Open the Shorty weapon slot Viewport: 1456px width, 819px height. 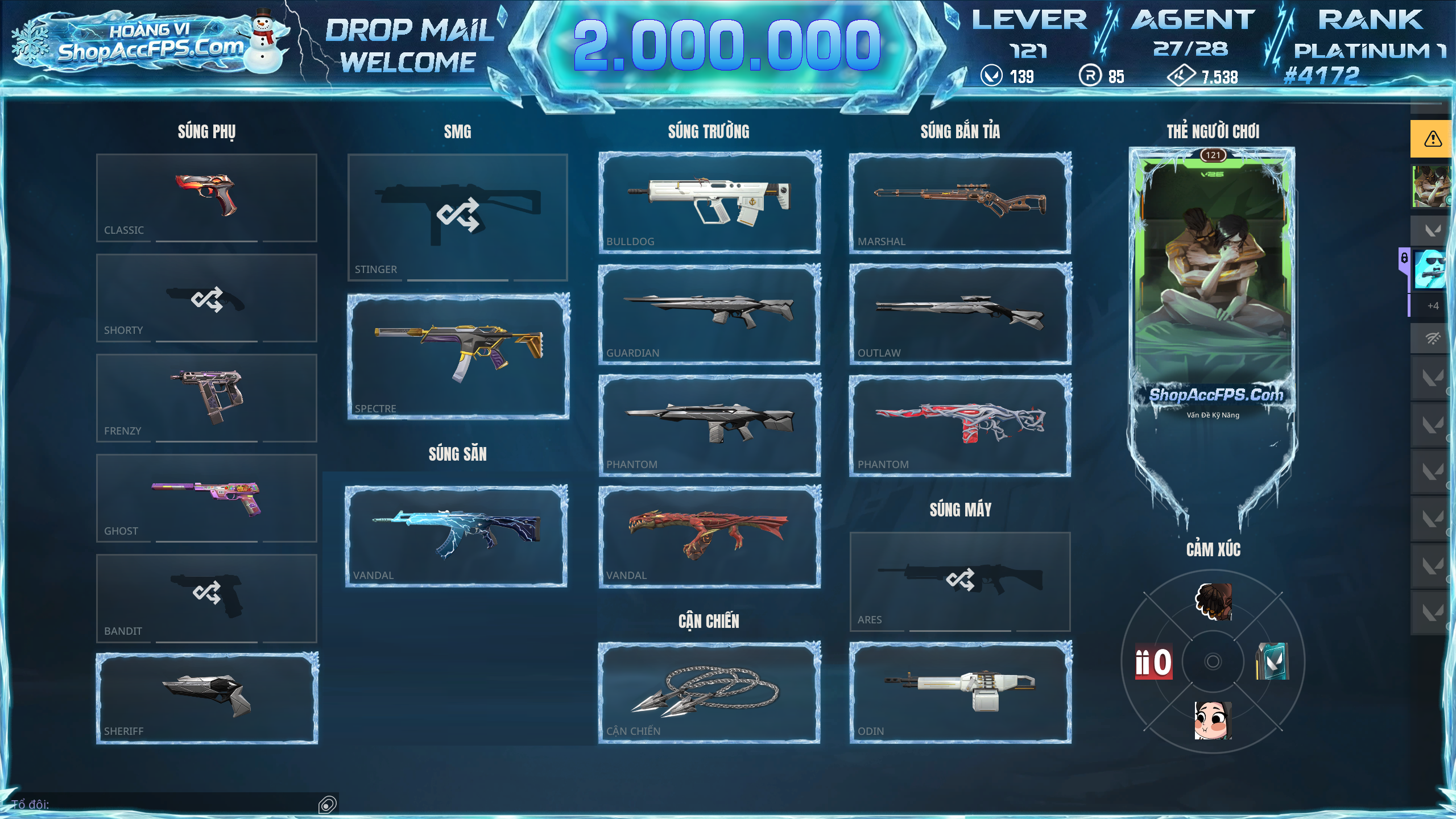coord(206,298)
